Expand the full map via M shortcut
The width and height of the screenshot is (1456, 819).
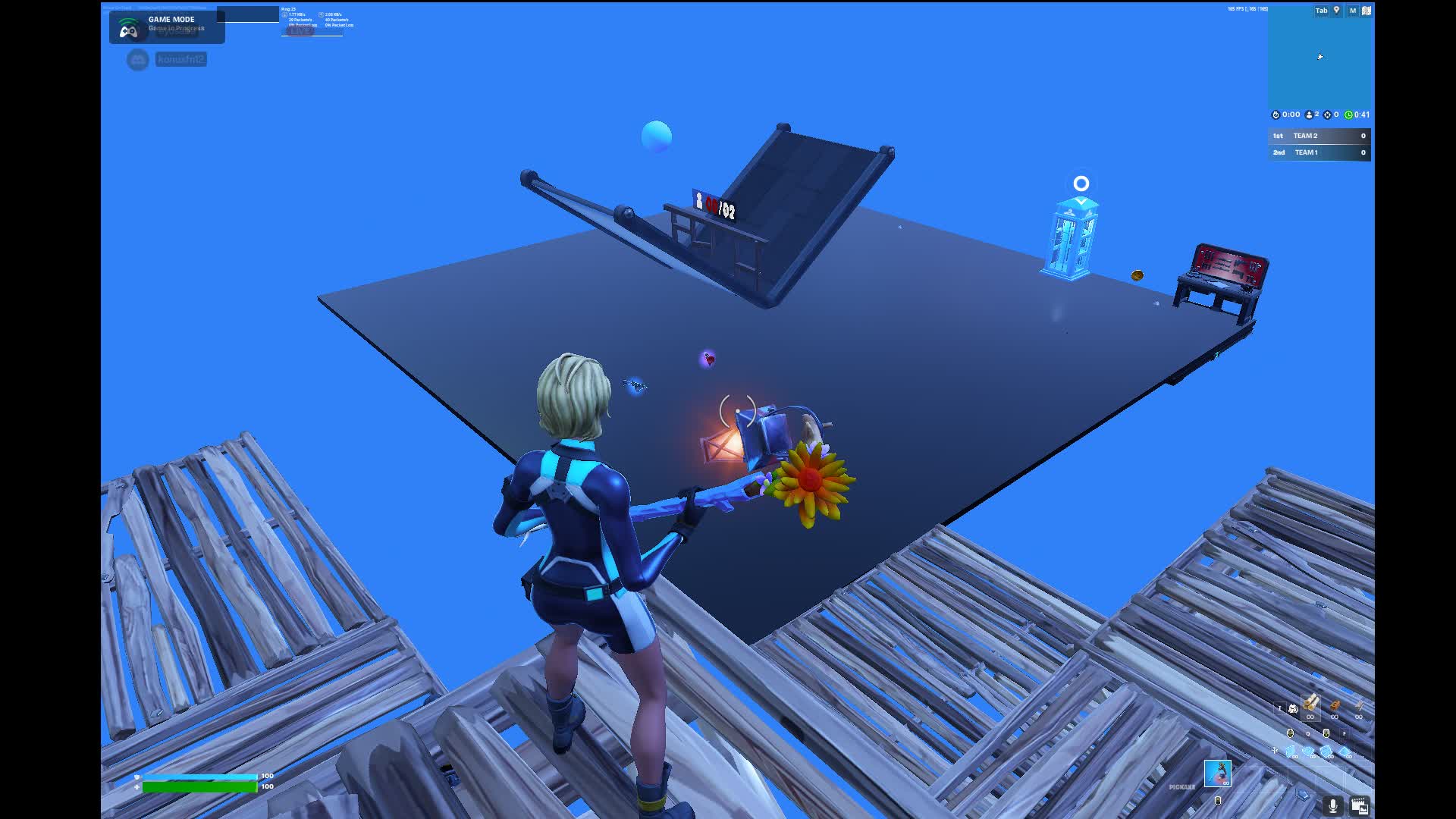tap(1352, 11)
